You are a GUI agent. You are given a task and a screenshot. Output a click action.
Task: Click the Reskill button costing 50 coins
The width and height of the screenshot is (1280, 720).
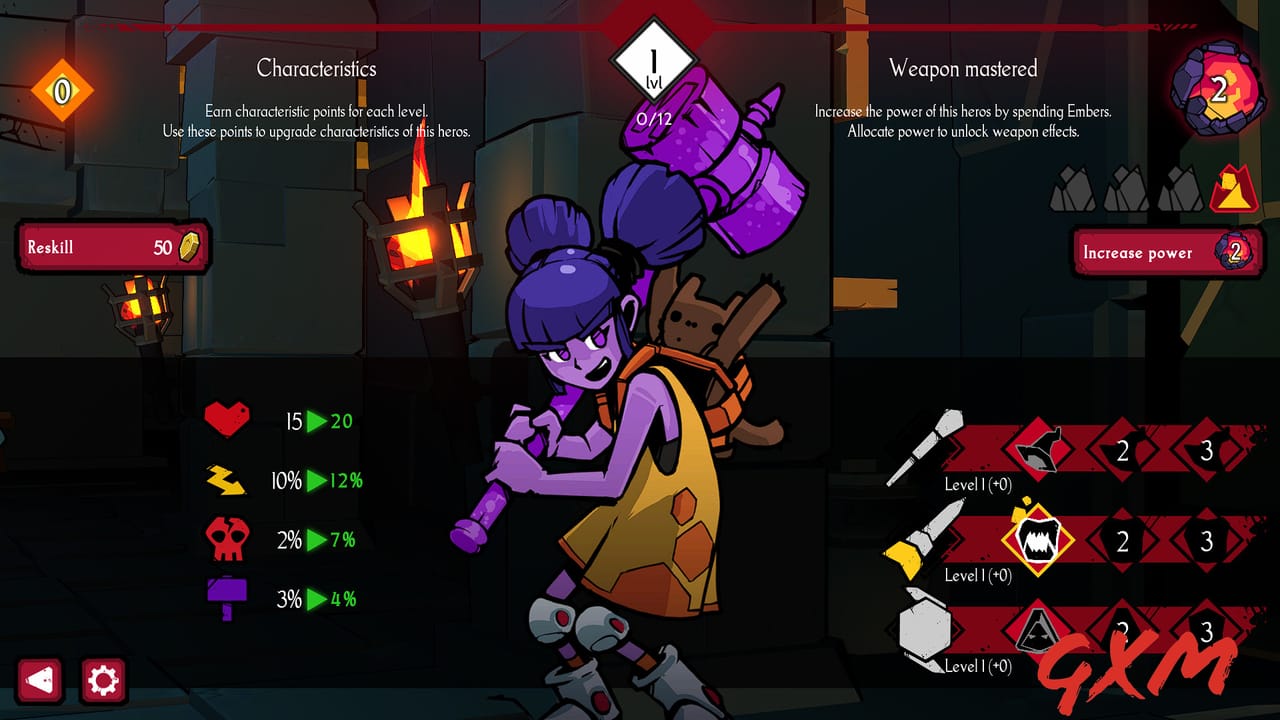113,246
